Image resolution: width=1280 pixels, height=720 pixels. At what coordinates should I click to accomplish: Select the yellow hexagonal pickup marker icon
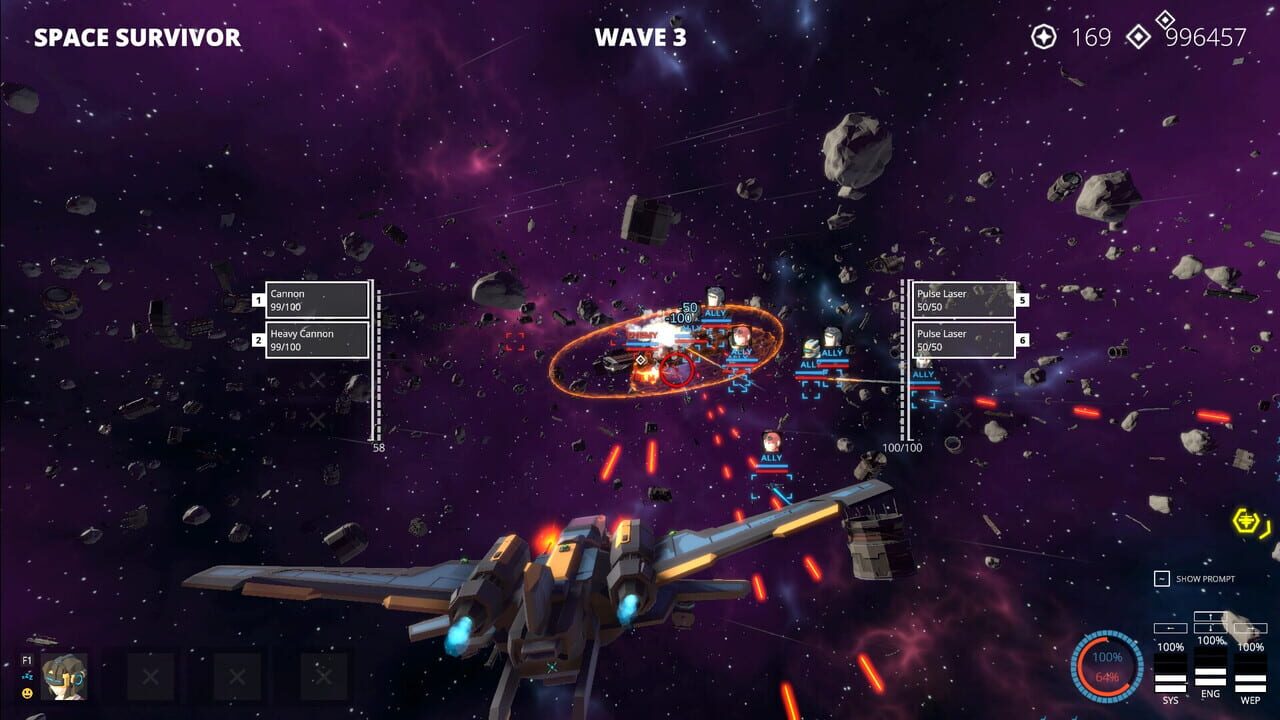1243,522
